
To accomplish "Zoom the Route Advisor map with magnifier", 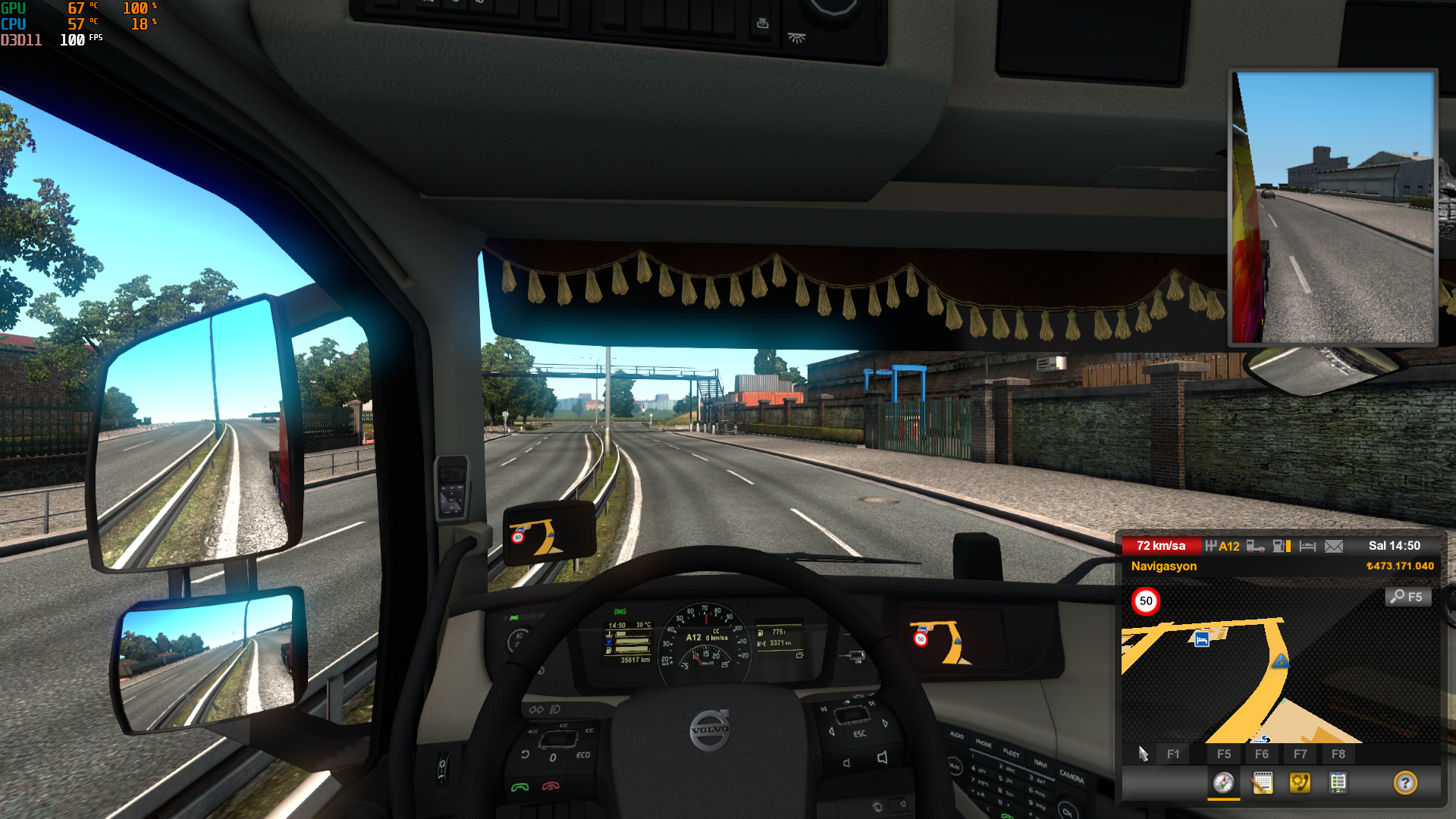I will [x=1408, y=597].
